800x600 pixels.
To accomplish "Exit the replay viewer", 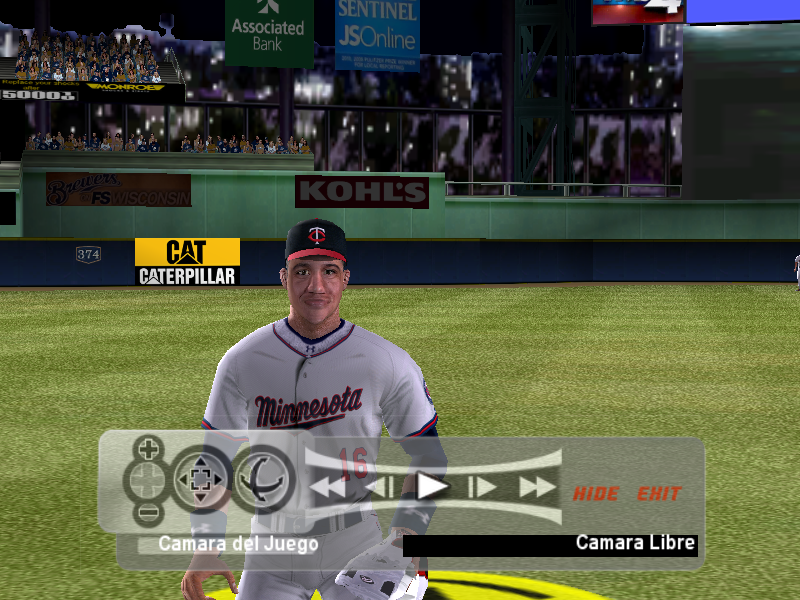I will pos(659,493).
